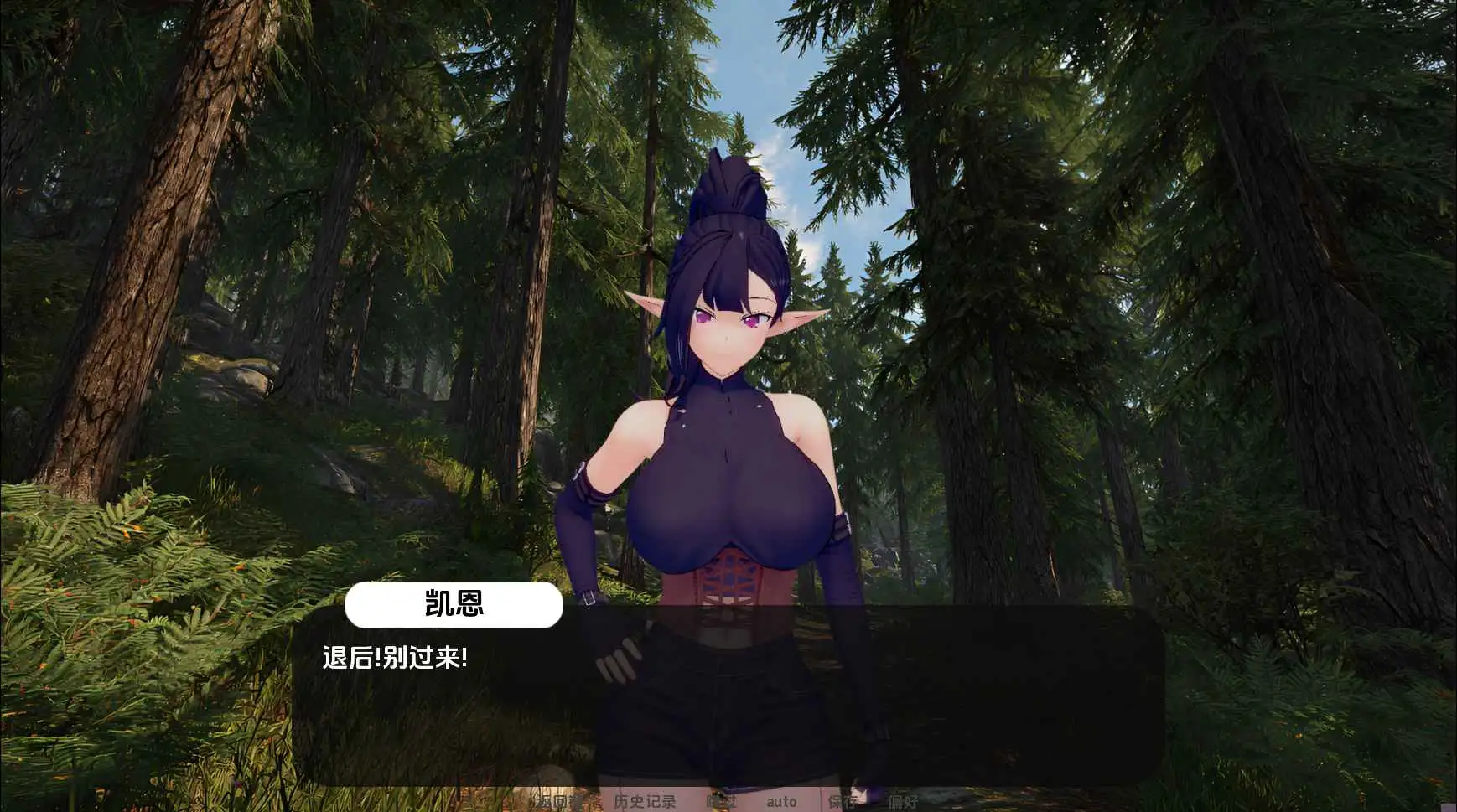Screen dimensions: 1457x812
Task: Enable auto-play mode with the auto button
Action: [x=782, y=801]
